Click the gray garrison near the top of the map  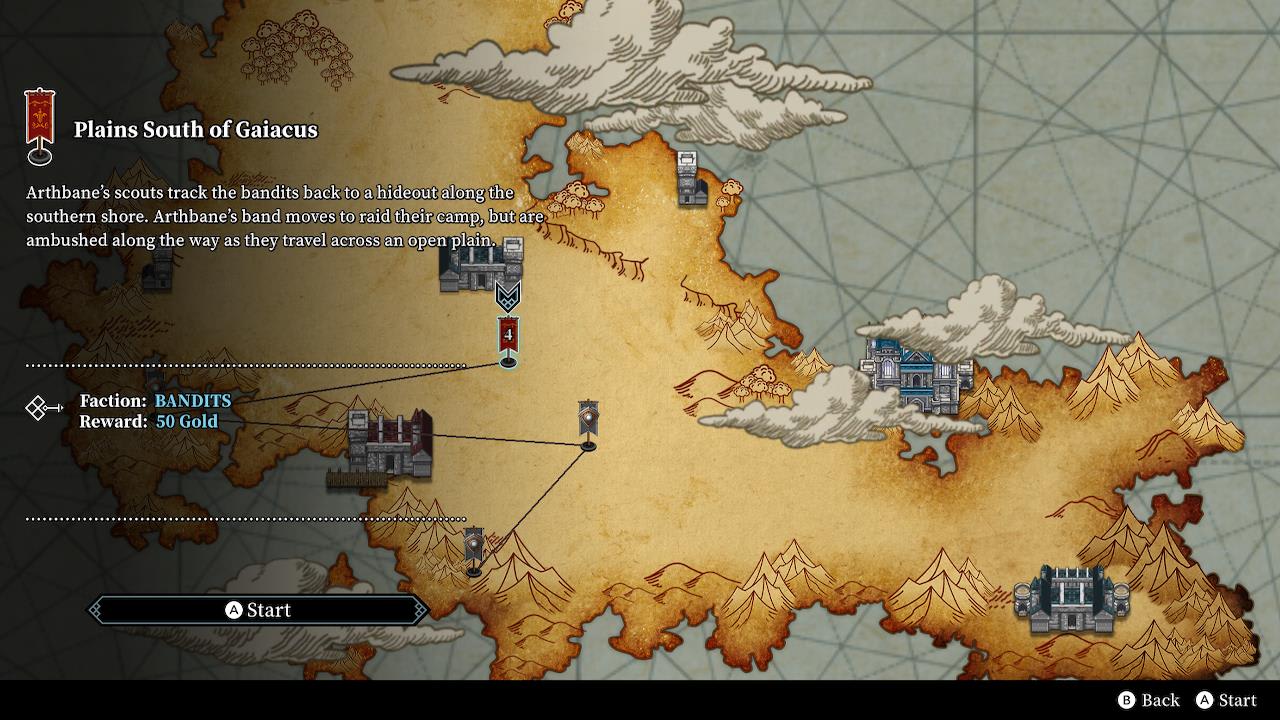[x=688, y=180]
